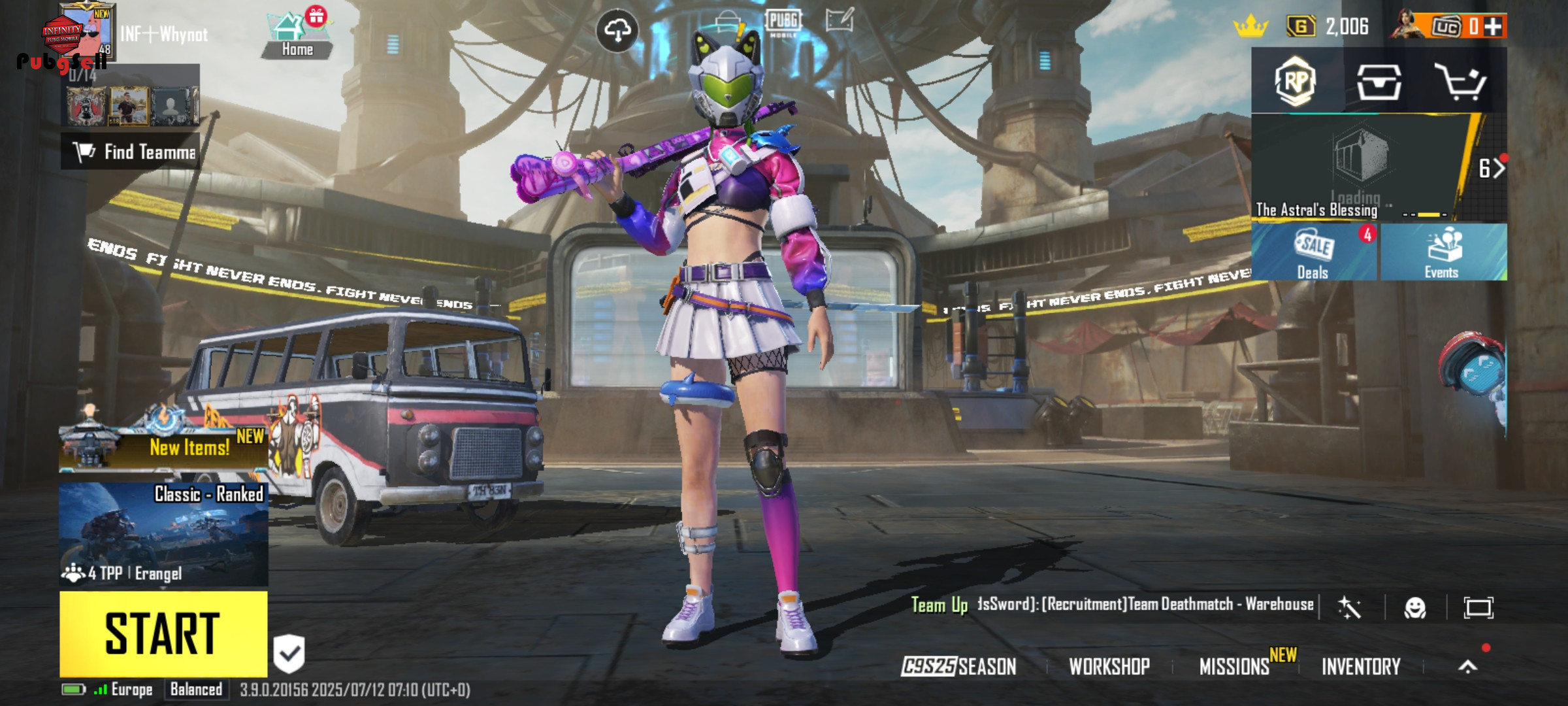This screenshot has height=706, width=1568.
Task: Open the Royale Pass RP icon
Action: coord(1296,82)
